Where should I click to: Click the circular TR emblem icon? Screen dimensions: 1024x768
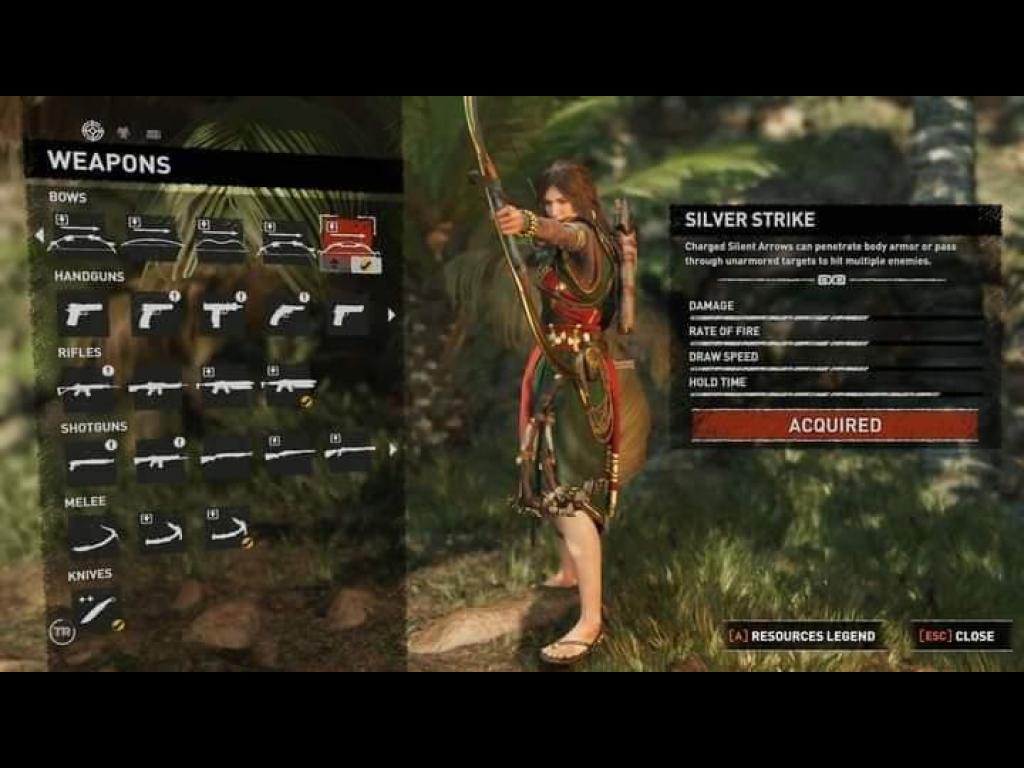tap(62, 632)
